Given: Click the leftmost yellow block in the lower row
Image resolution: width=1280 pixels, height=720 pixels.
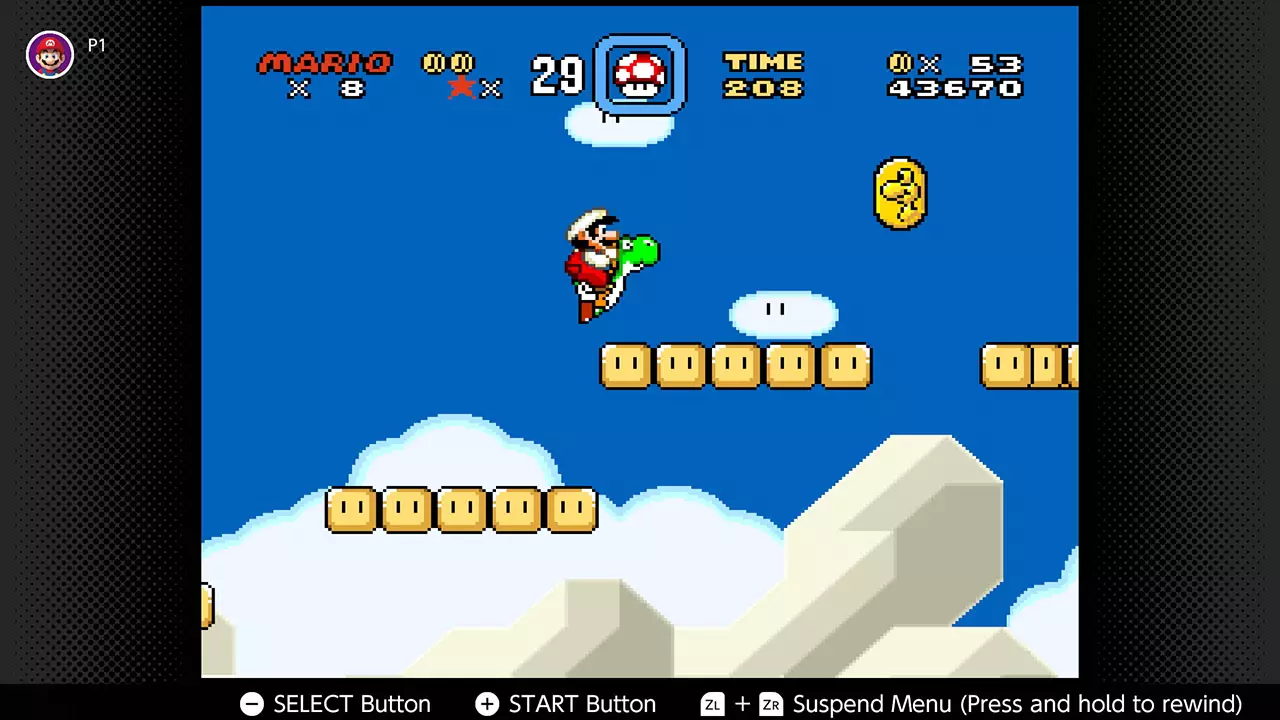Looking at the screenshot, I should point(351,508).
